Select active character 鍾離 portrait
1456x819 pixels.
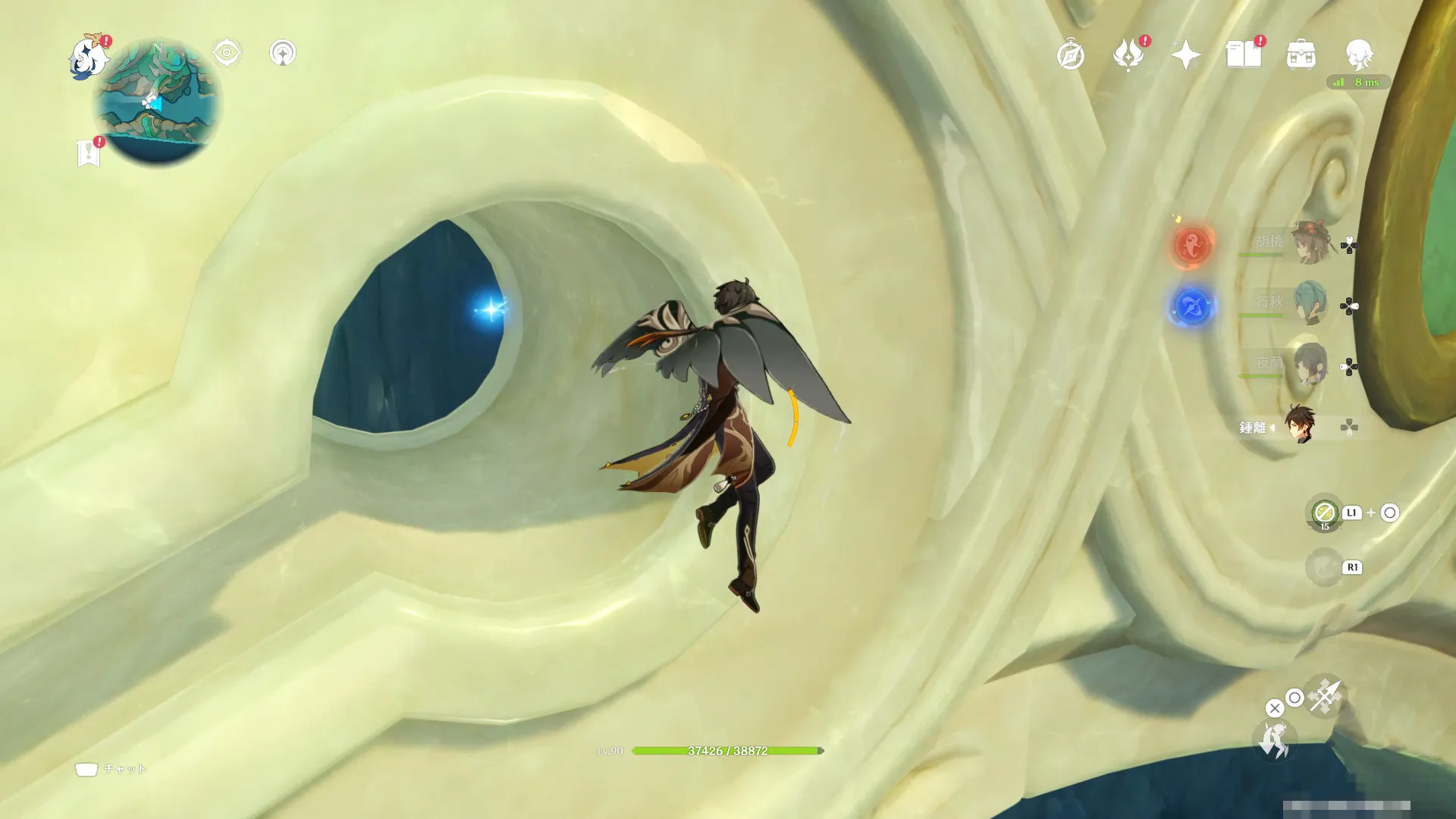(x=1300, y=425)
